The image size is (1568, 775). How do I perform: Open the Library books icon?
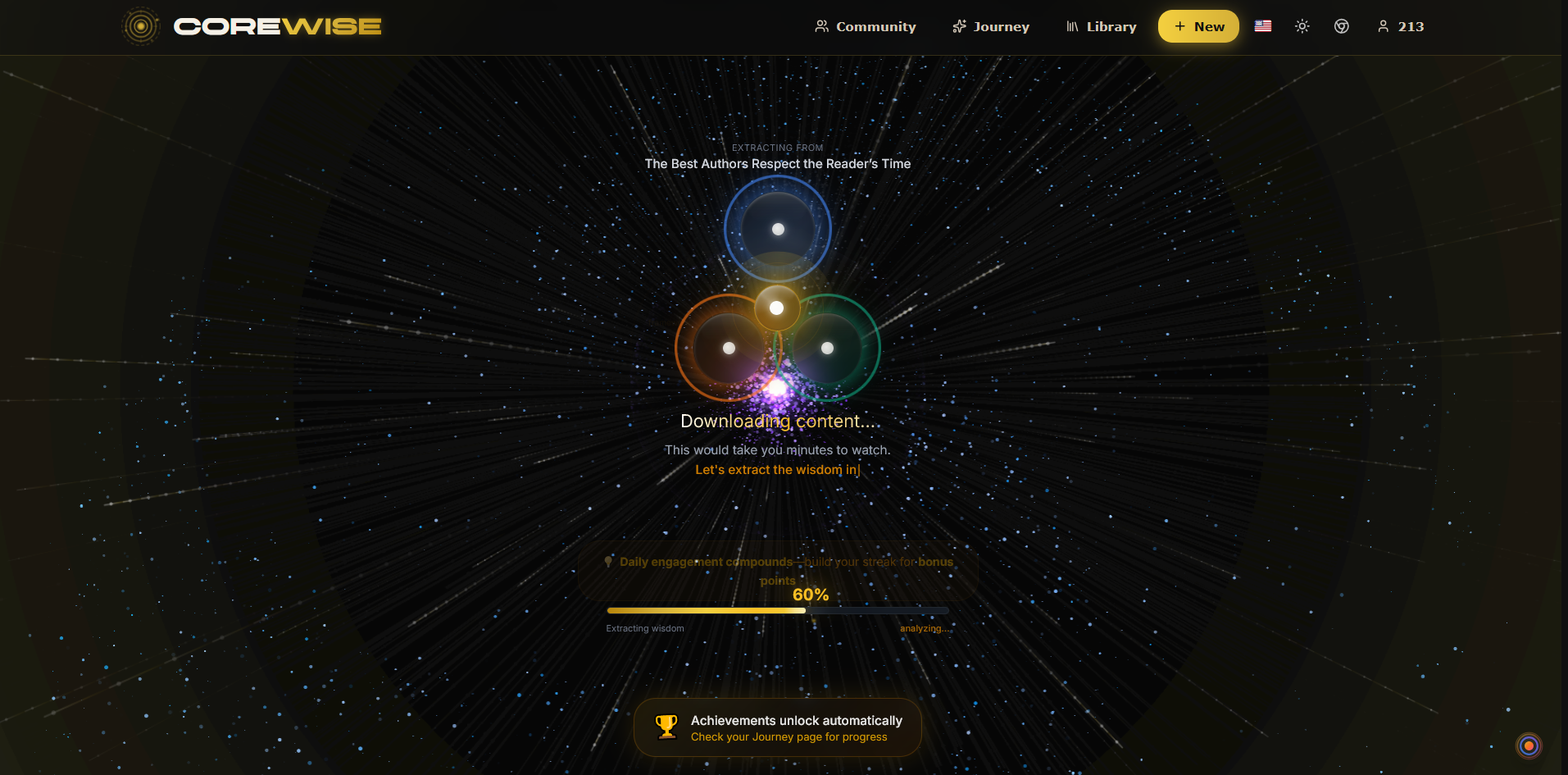(1073, 25)
